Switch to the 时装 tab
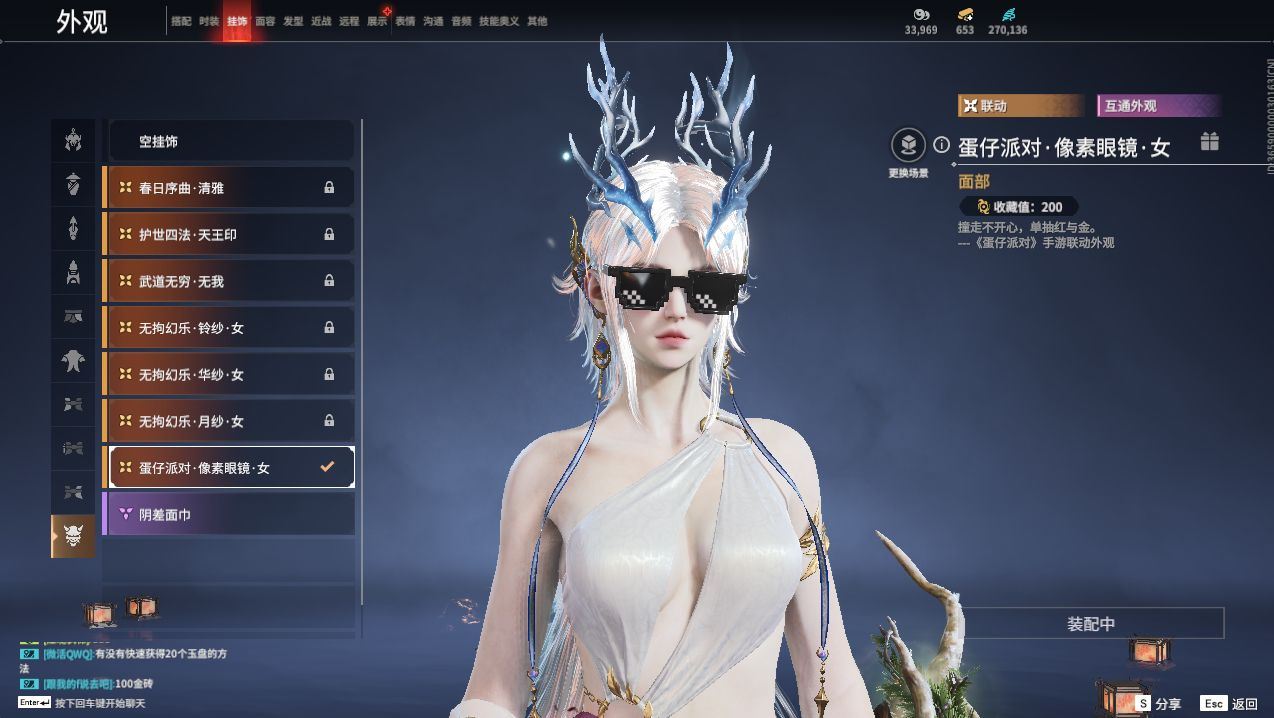The image size is (1274, 718). (x=209, y=21)
